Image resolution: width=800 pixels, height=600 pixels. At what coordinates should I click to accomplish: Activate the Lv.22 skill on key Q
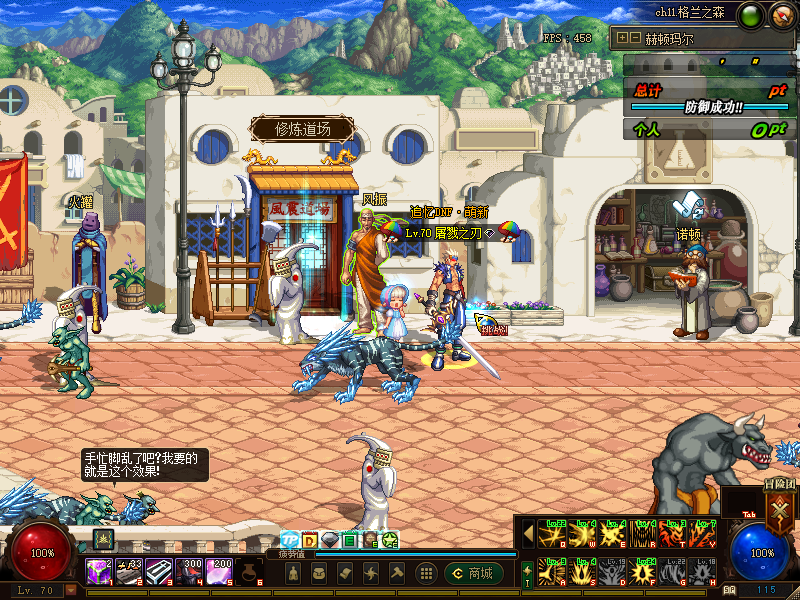pyautogui.click(x=551, y=535)
